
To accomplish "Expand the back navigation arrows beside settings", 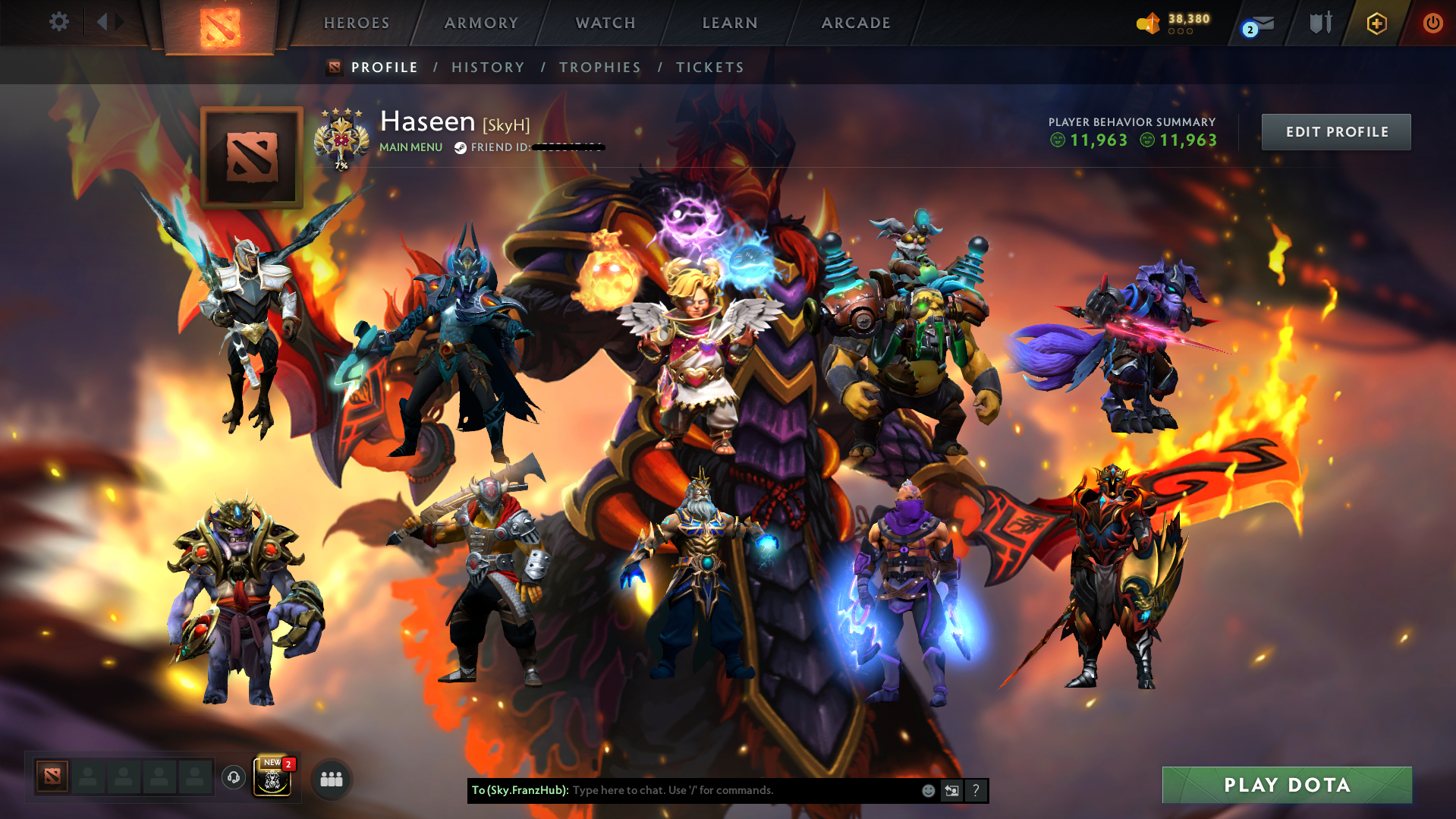I will pyautogui.click(x=106, y=21).
